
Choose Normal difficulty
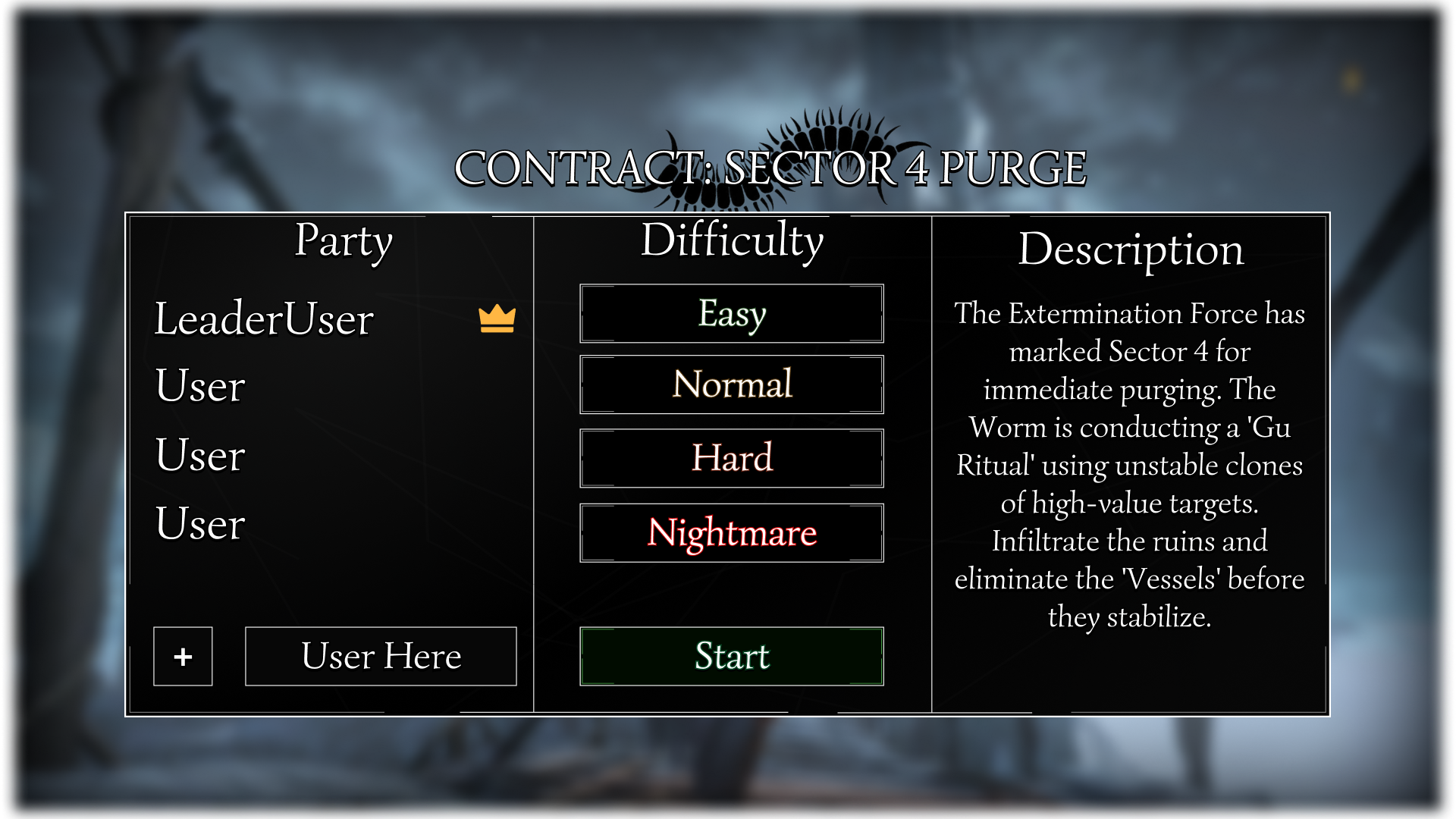point(732,384)
